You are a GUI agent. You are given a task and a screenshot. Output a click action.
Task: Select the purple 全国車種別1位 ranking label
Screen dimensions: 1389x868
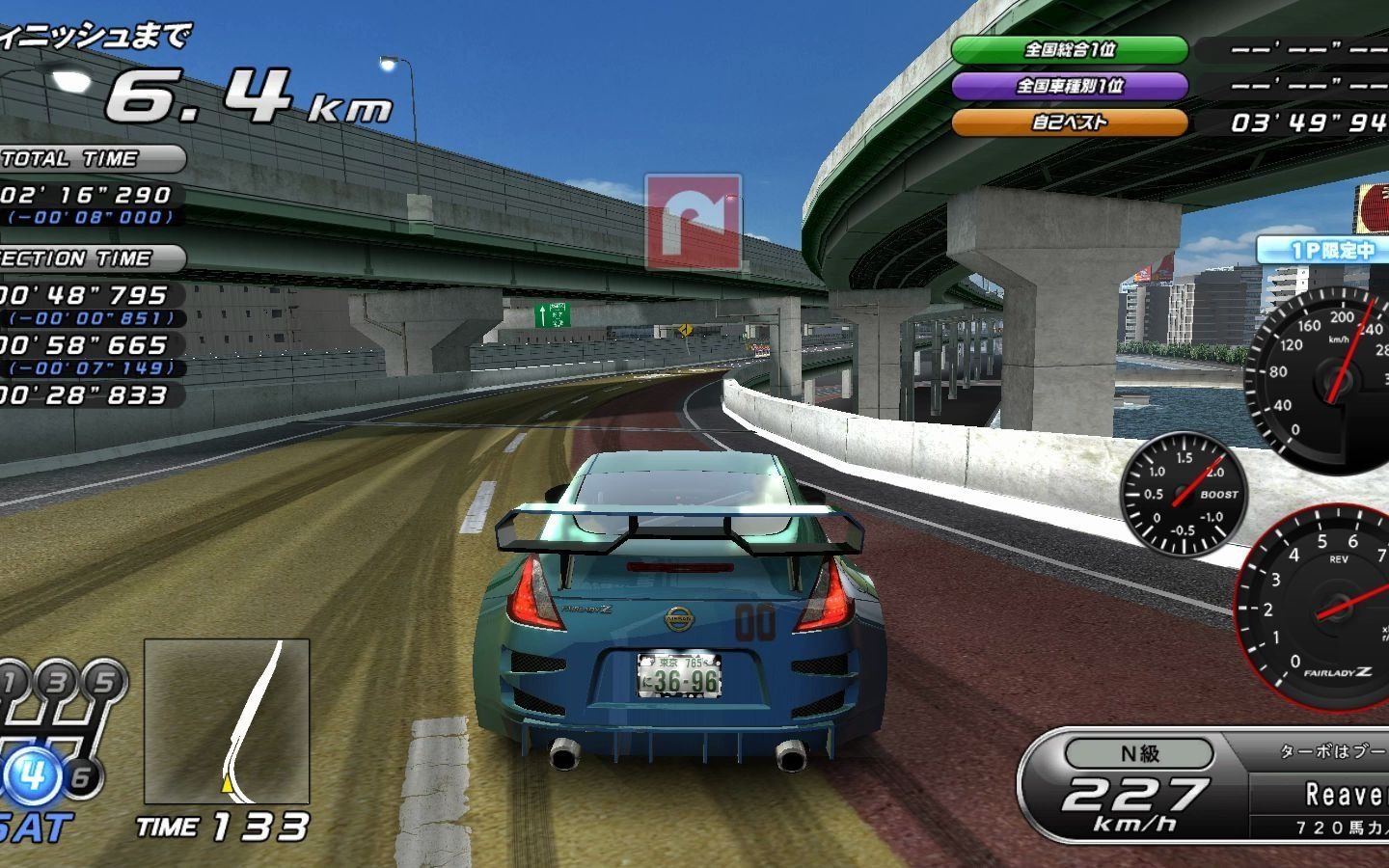(x=1069, y=86)
